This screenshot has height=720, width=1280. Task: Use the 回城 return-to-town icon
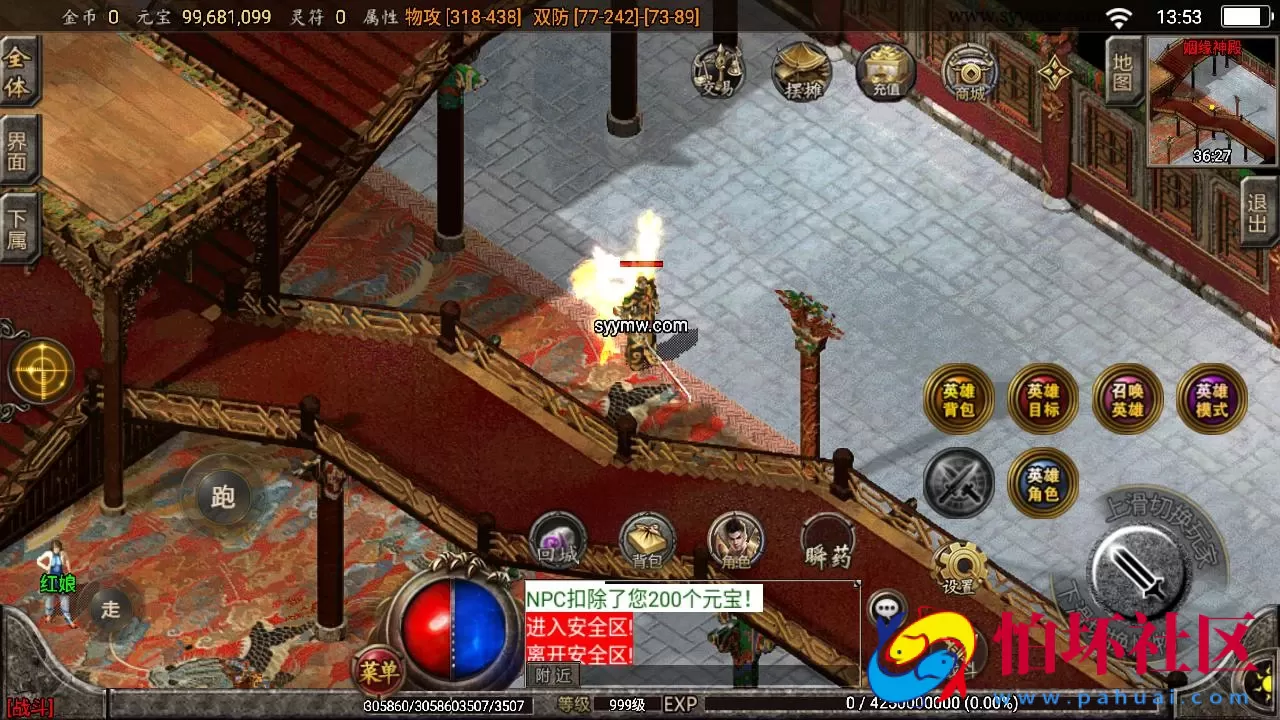(557, 542)
